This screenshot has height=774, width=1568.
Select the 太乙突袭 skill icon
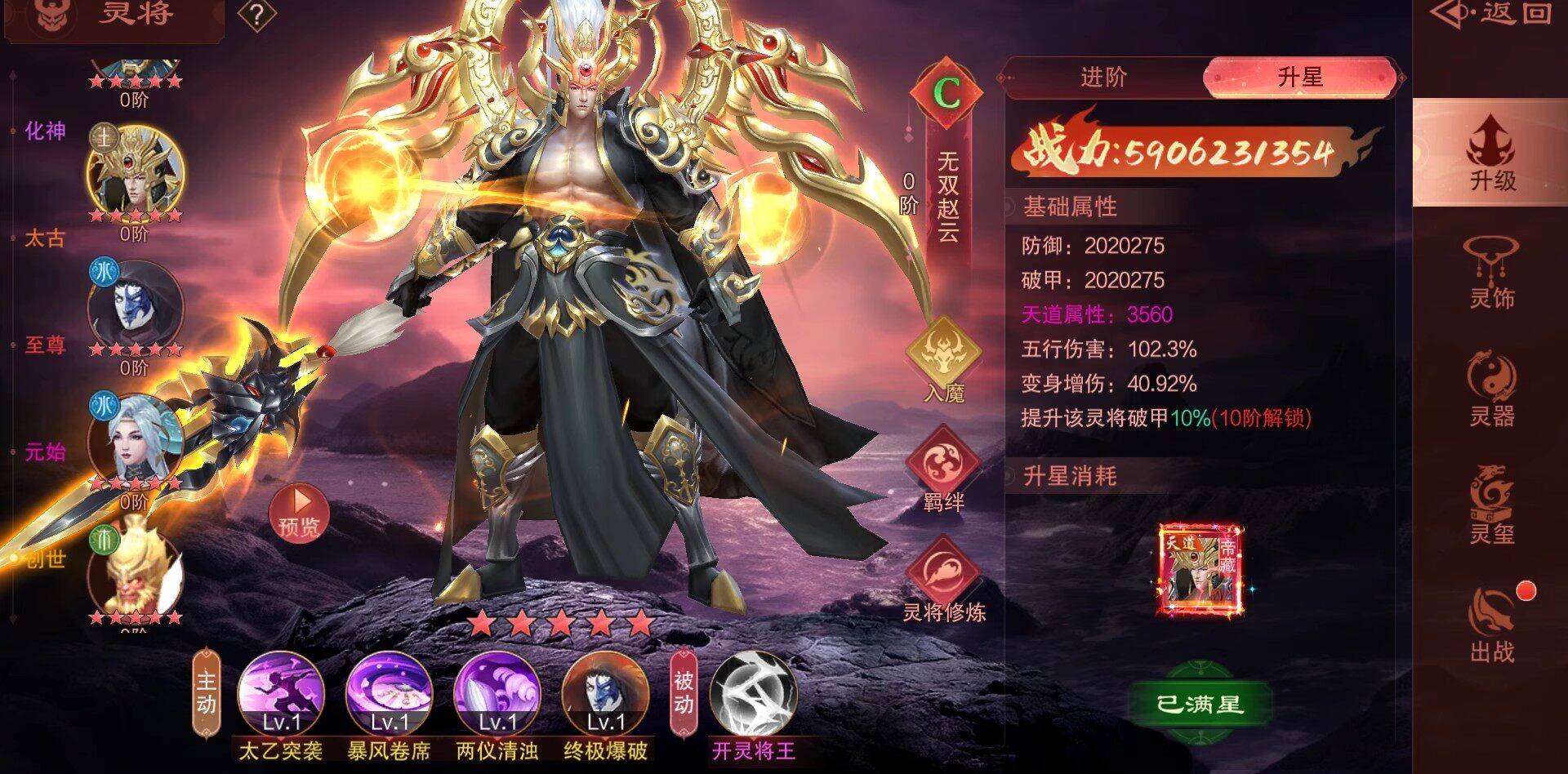[281, 694]
